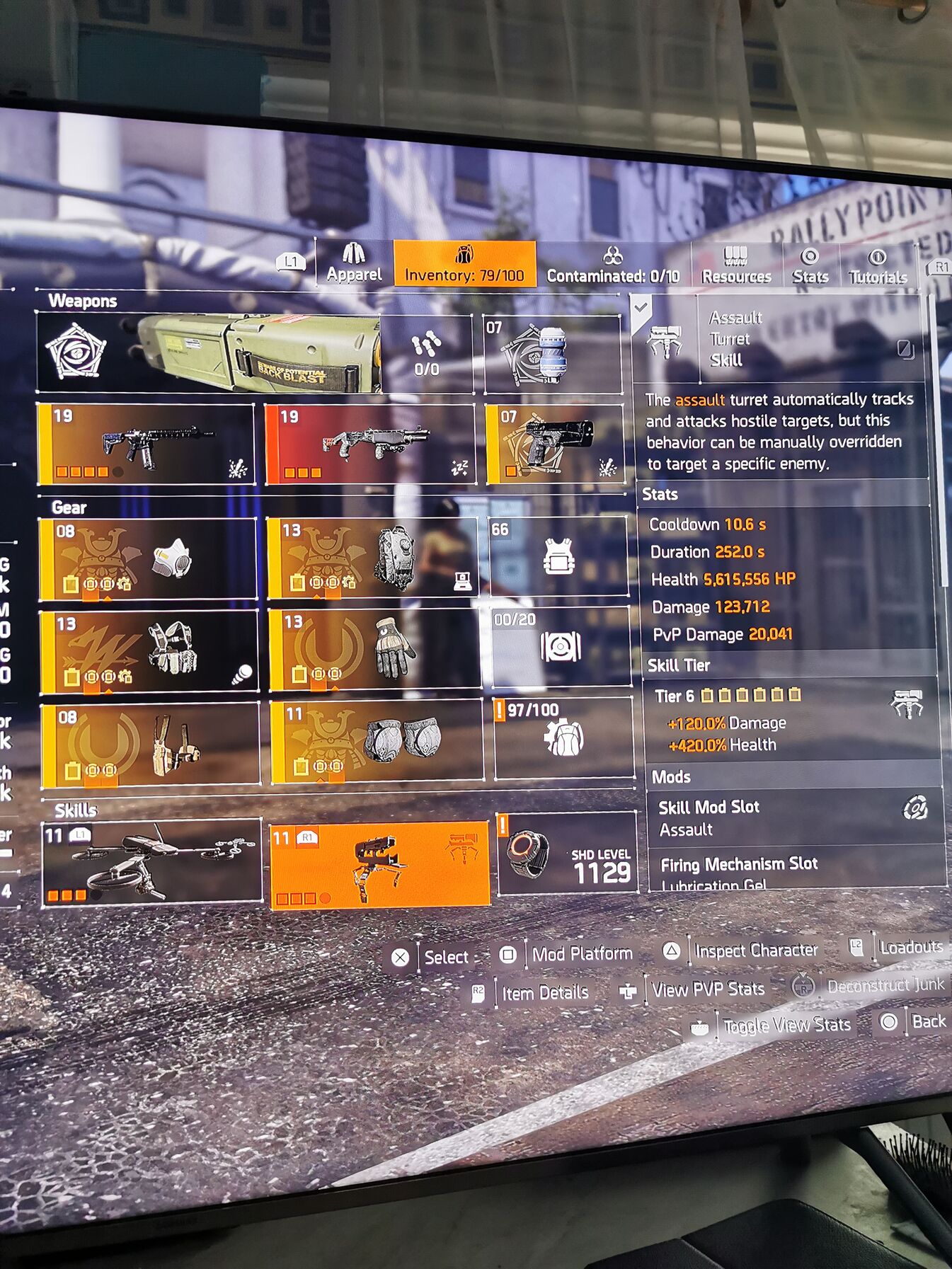Open the Inventory tab
The height and width of the screenshot is (1269, 952).
464,264
